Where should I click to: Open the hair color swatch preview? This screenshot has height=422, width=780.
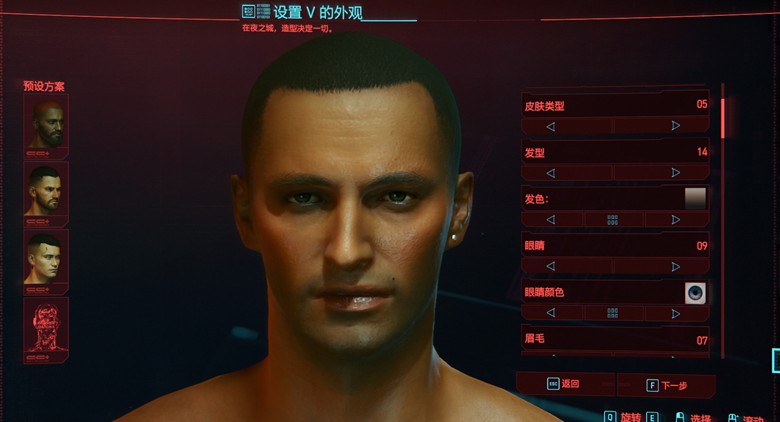click(695, 198)
